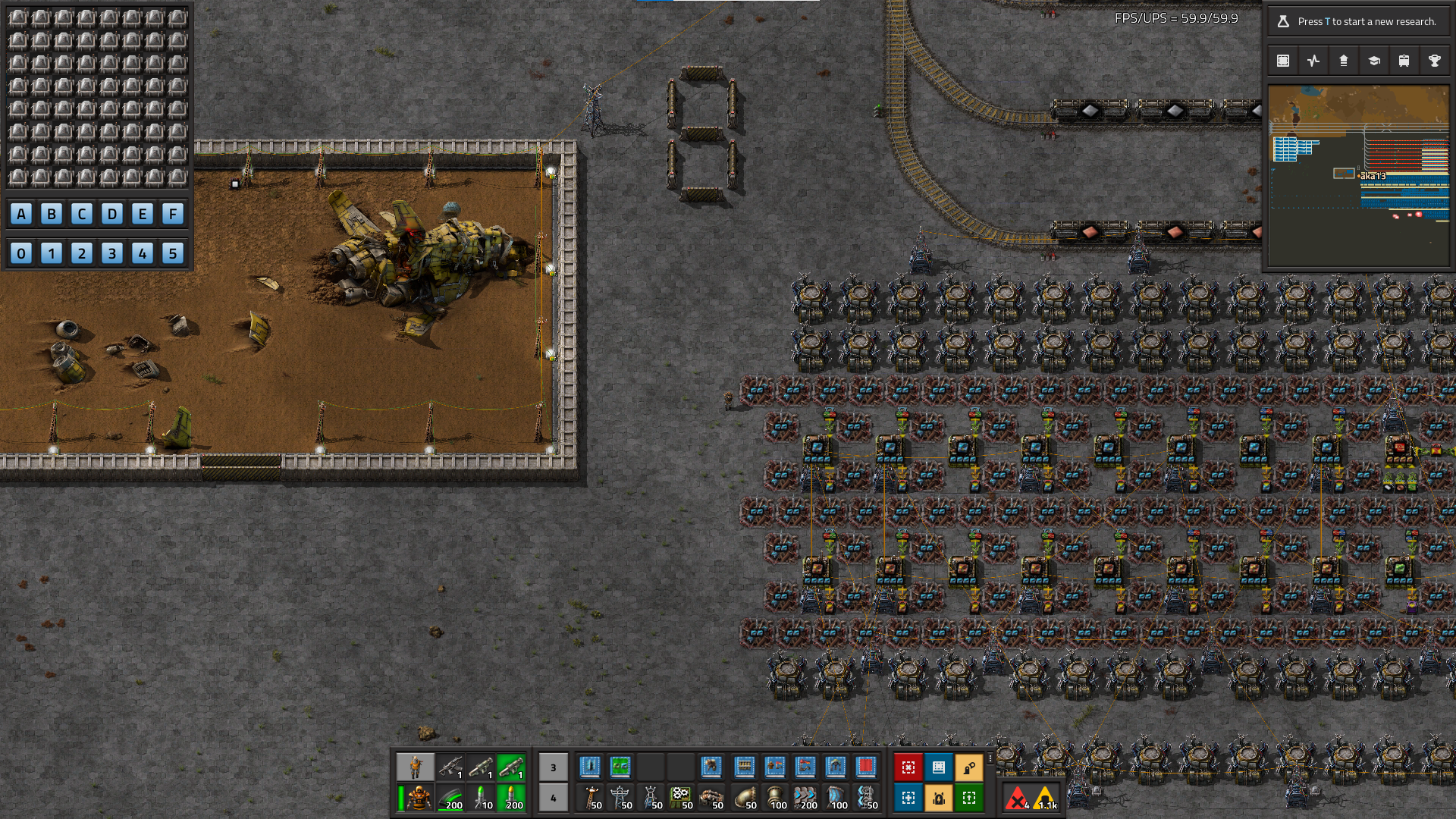
Task: Click the minimap
Action: coord(1359,176)
